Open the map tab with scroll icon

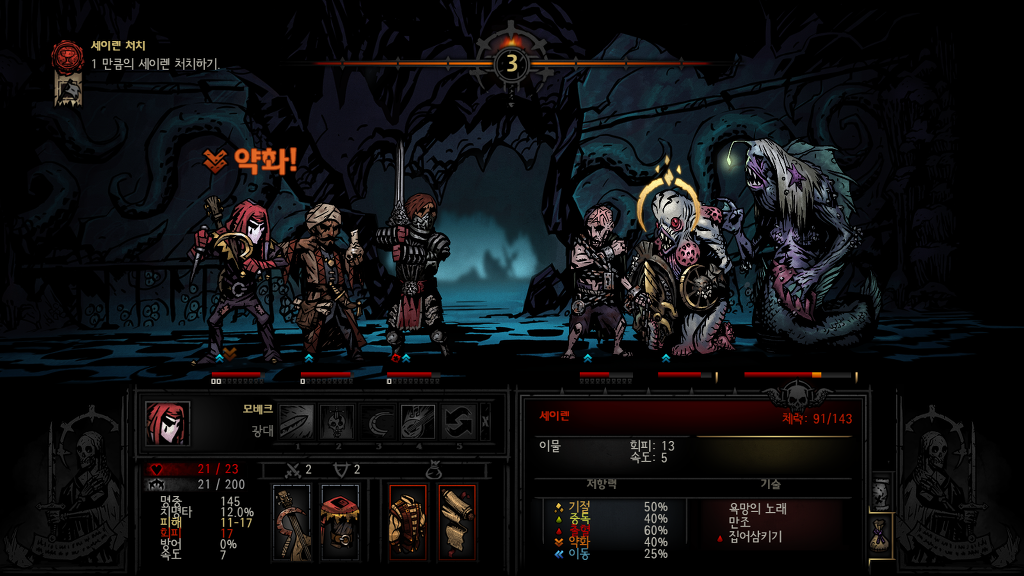click(x=881, y=492)
